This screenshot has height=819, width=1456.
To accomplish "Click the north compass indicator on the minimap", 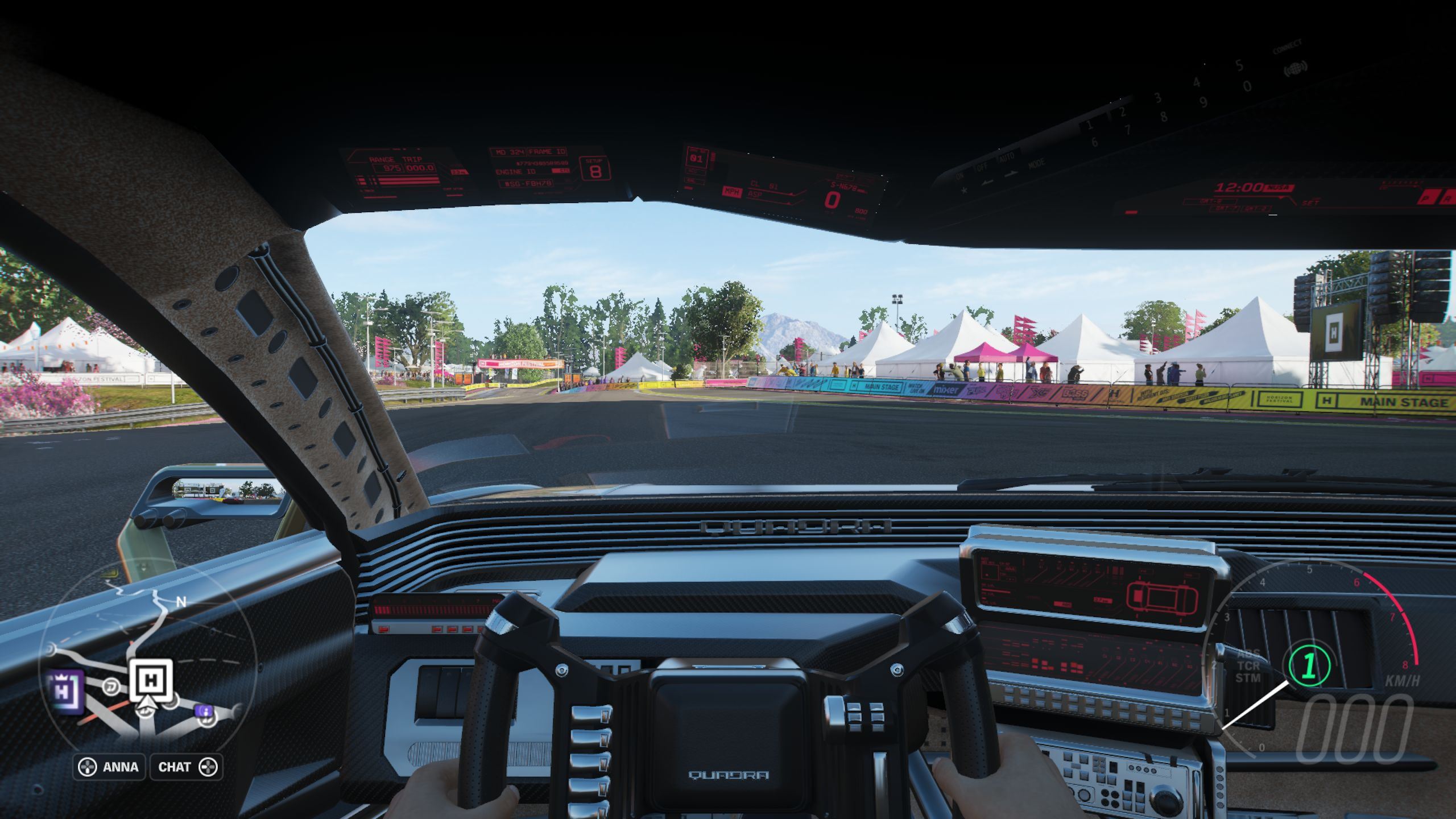I will point(181,602).
